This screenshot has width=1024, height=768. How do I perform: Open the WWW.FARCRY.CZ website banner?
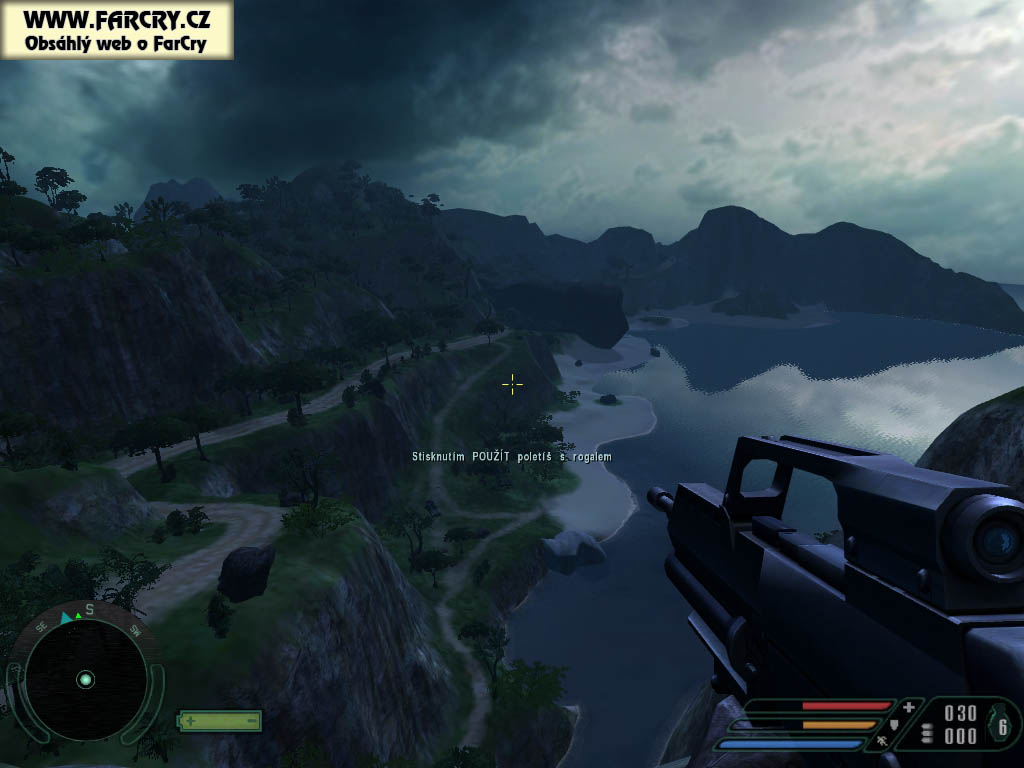coord(117,30)
